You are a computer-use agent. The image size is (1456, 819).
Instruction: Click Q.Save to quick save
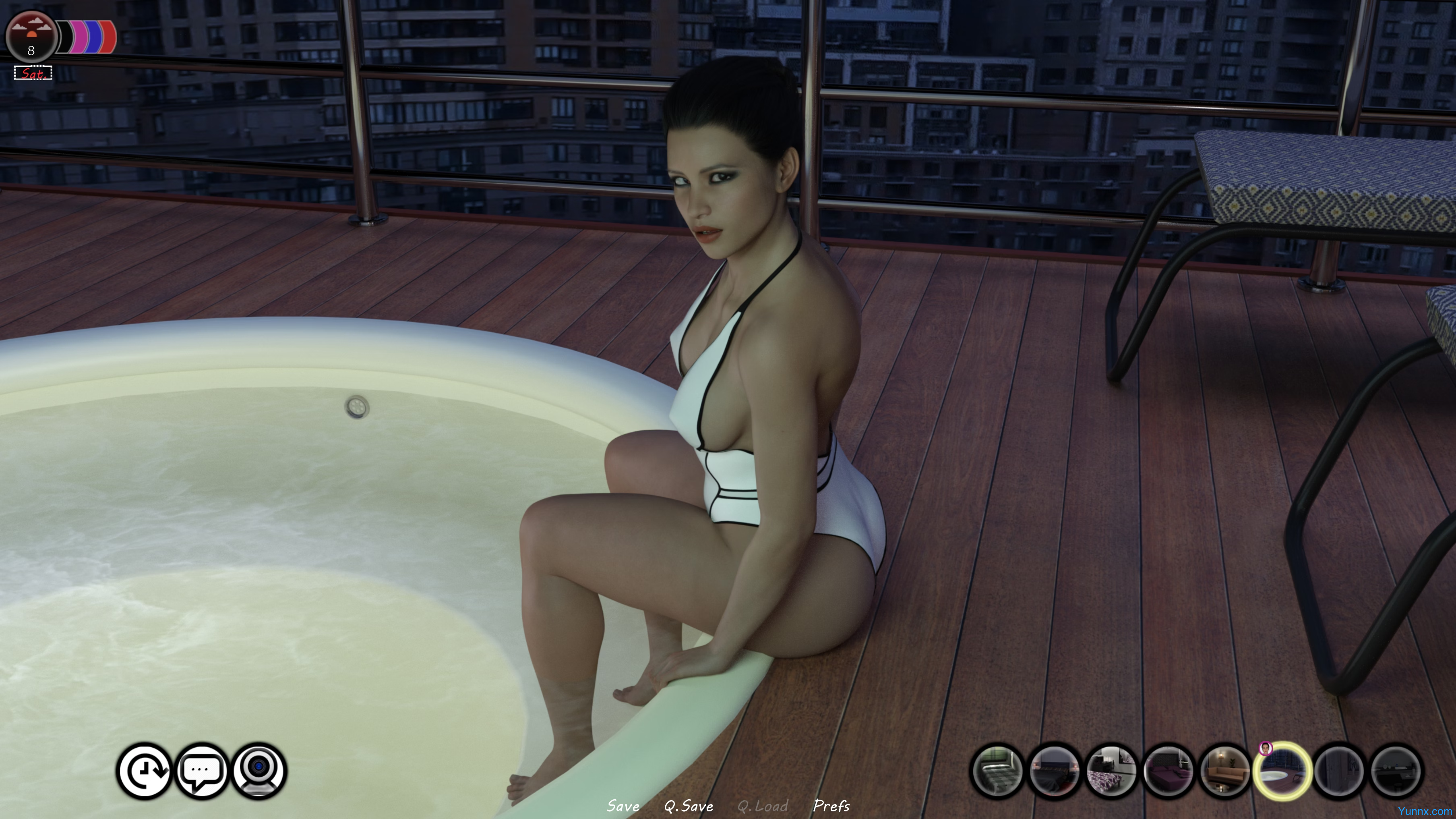click(688, 805)
